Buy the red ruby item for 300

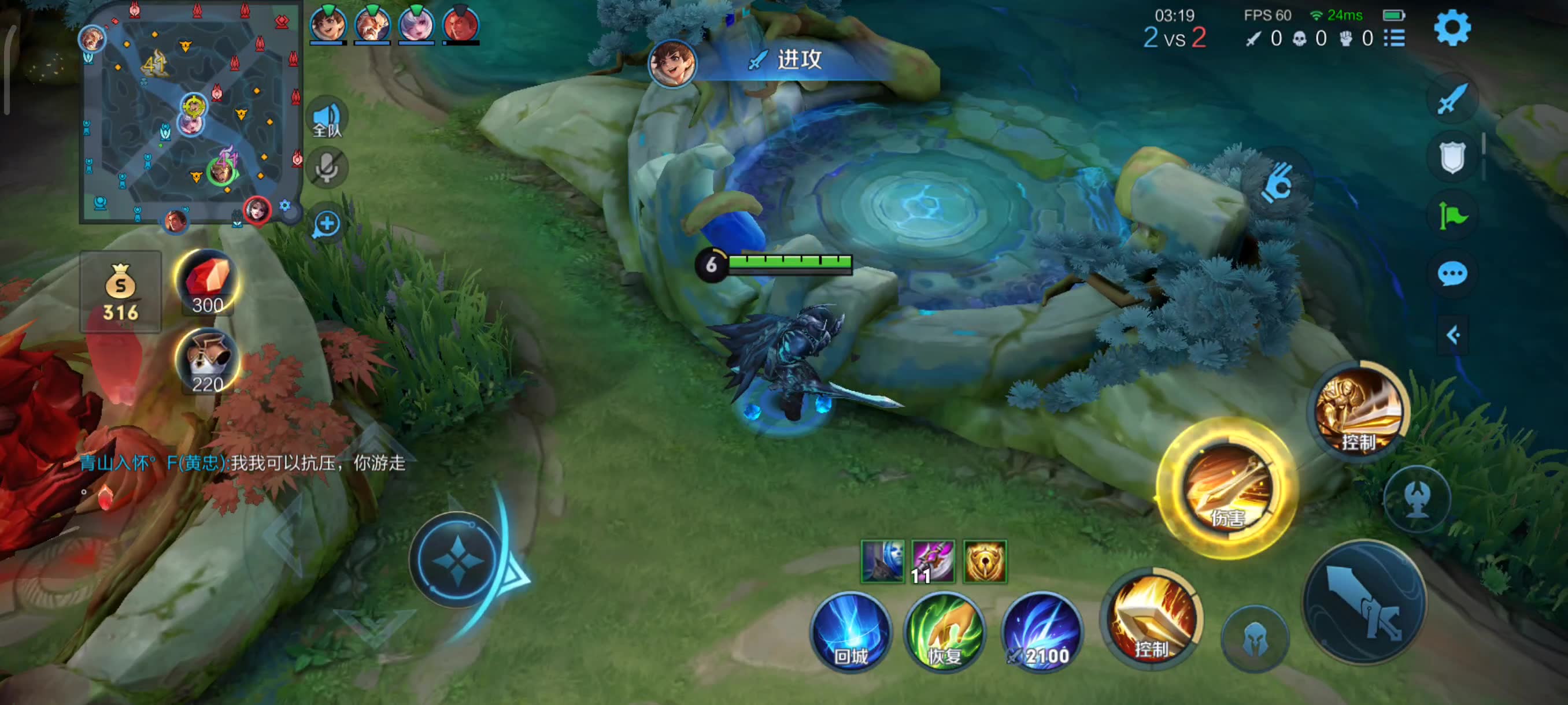click(x=208, y=283)
